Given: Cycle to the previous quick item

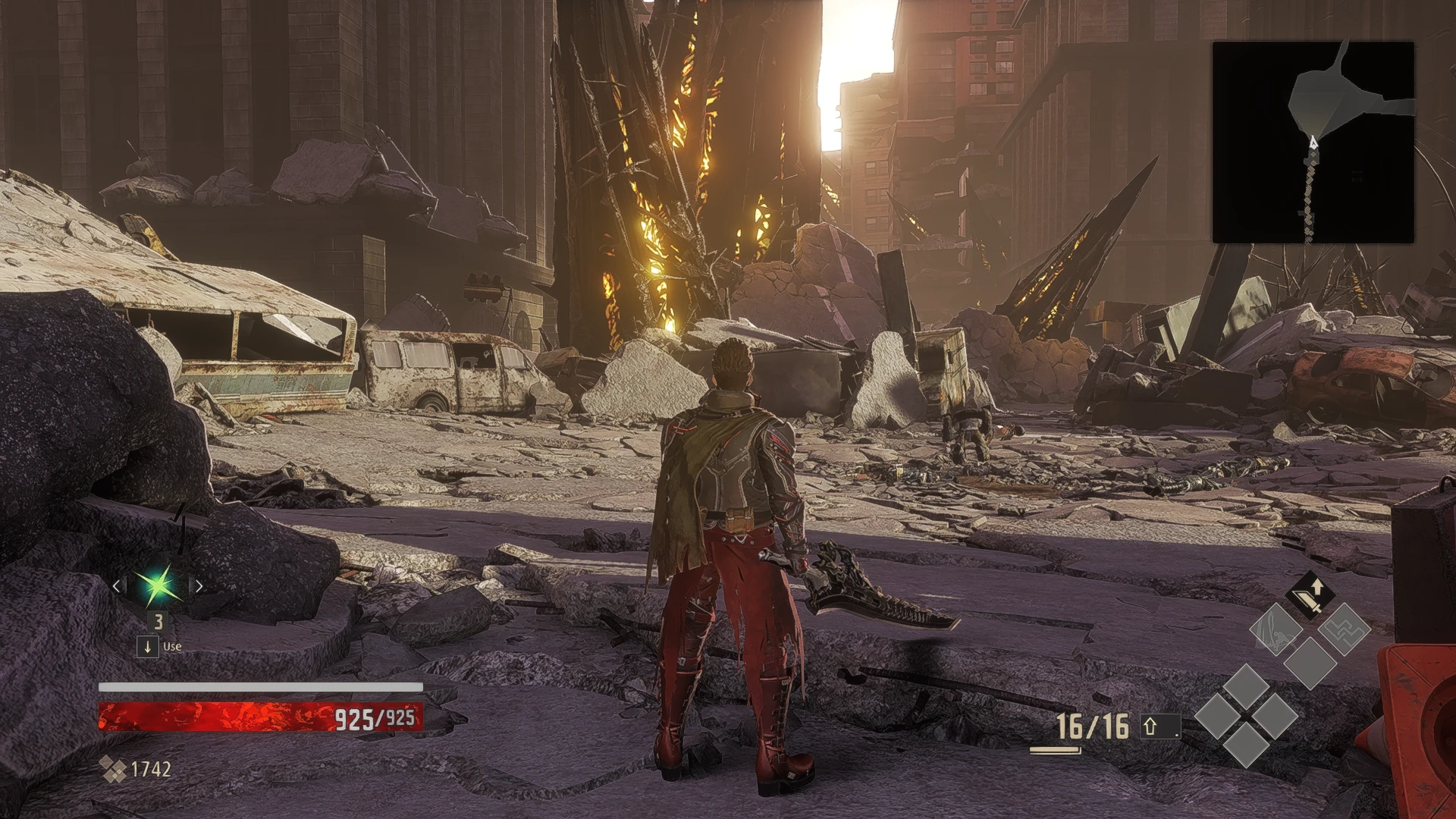Looking at the screenshot, I should click(117, 585).
